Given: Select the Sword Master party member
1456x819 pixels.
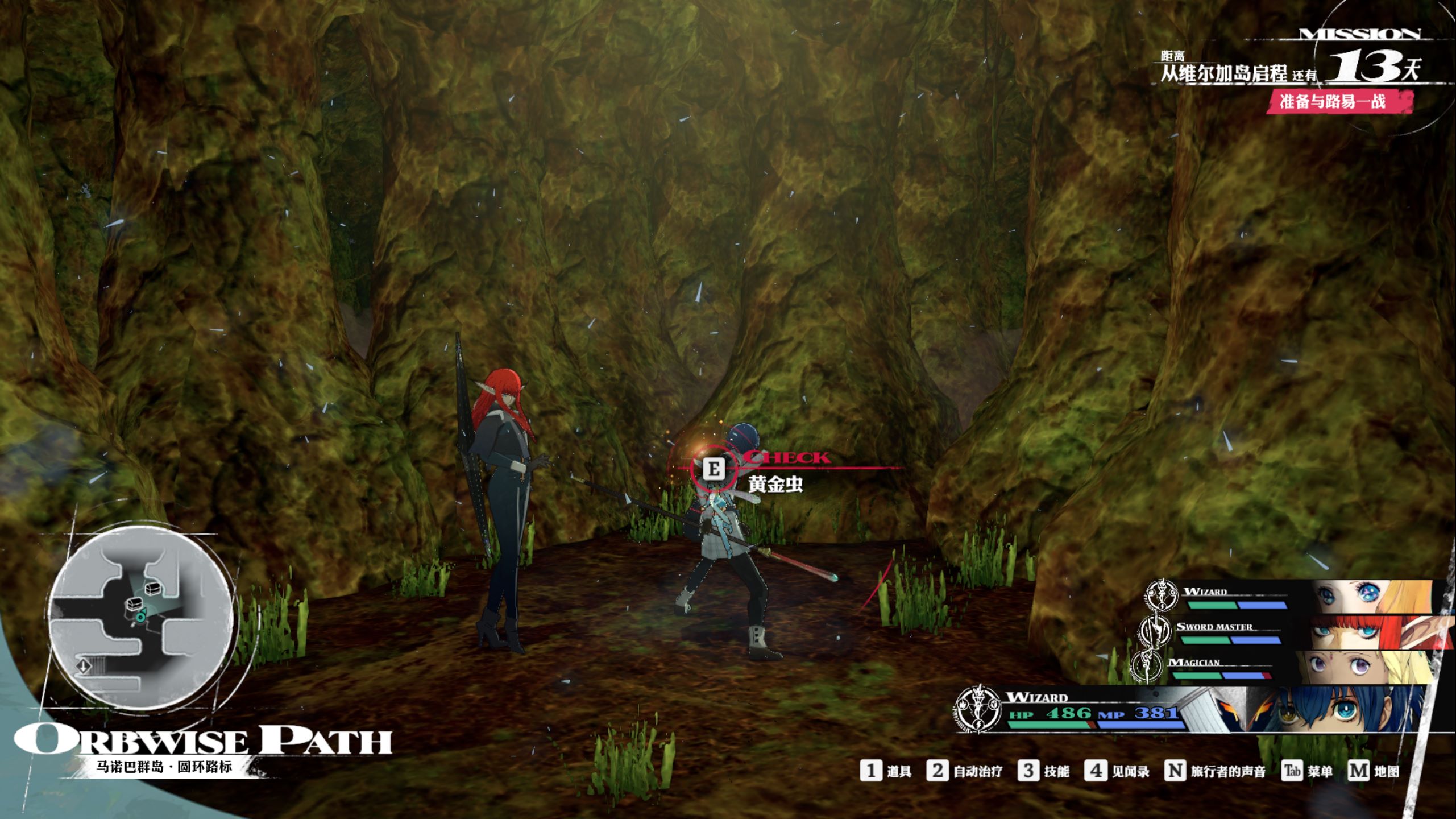Looking at the screenshot, I should pos(1291,632).
